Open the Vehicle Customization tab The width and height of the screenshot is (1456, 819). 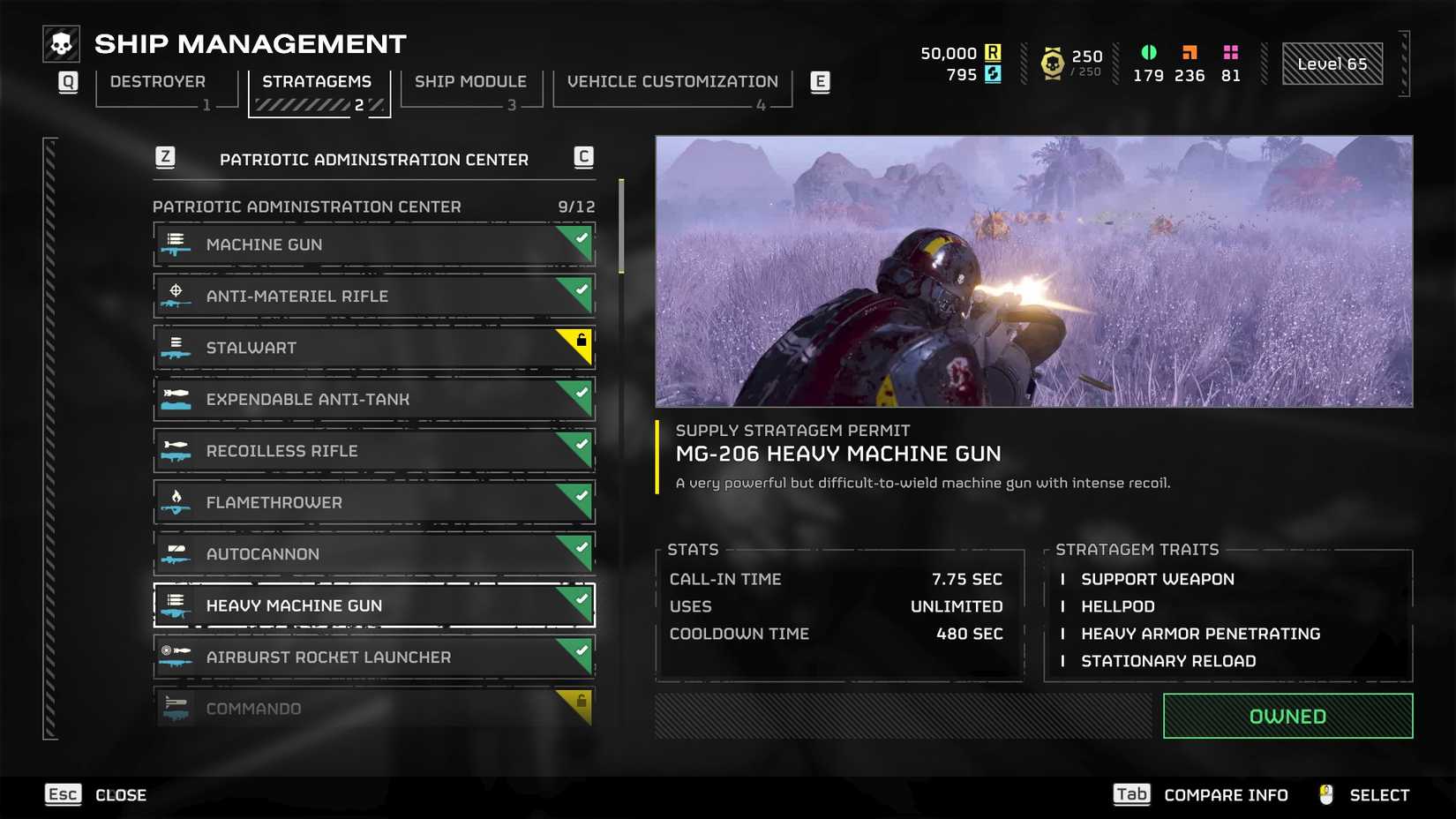coord(672,81)
